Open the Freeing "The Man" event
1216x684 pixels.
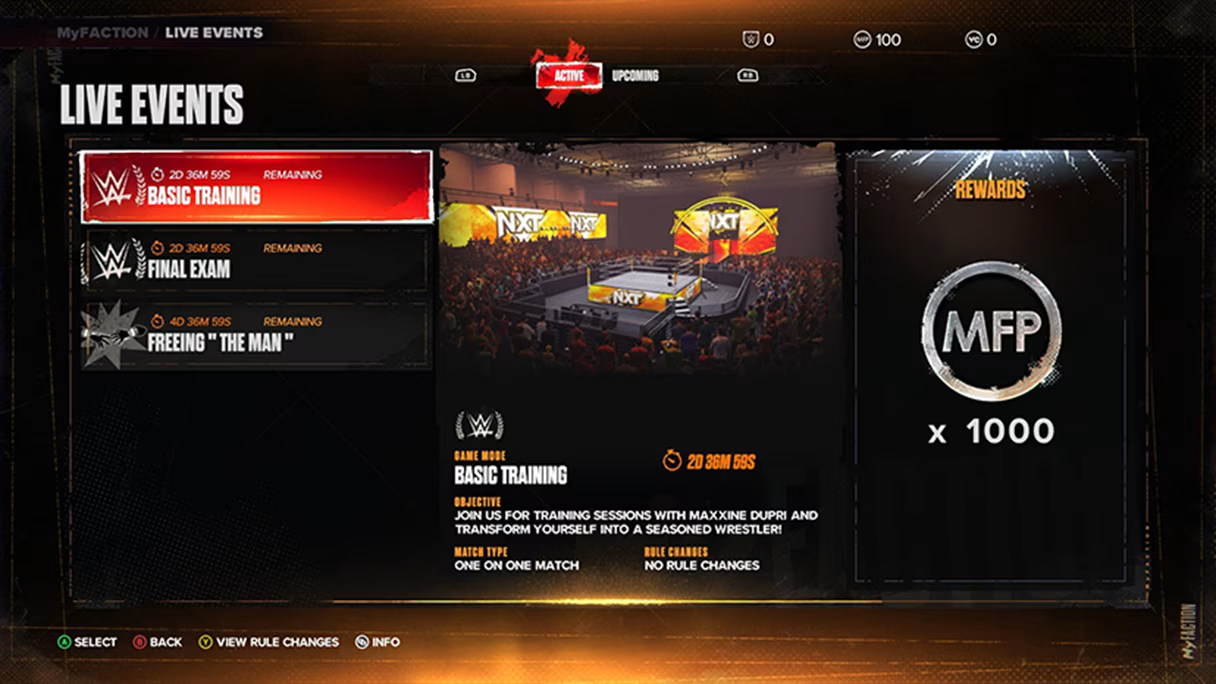pos(256,334)
